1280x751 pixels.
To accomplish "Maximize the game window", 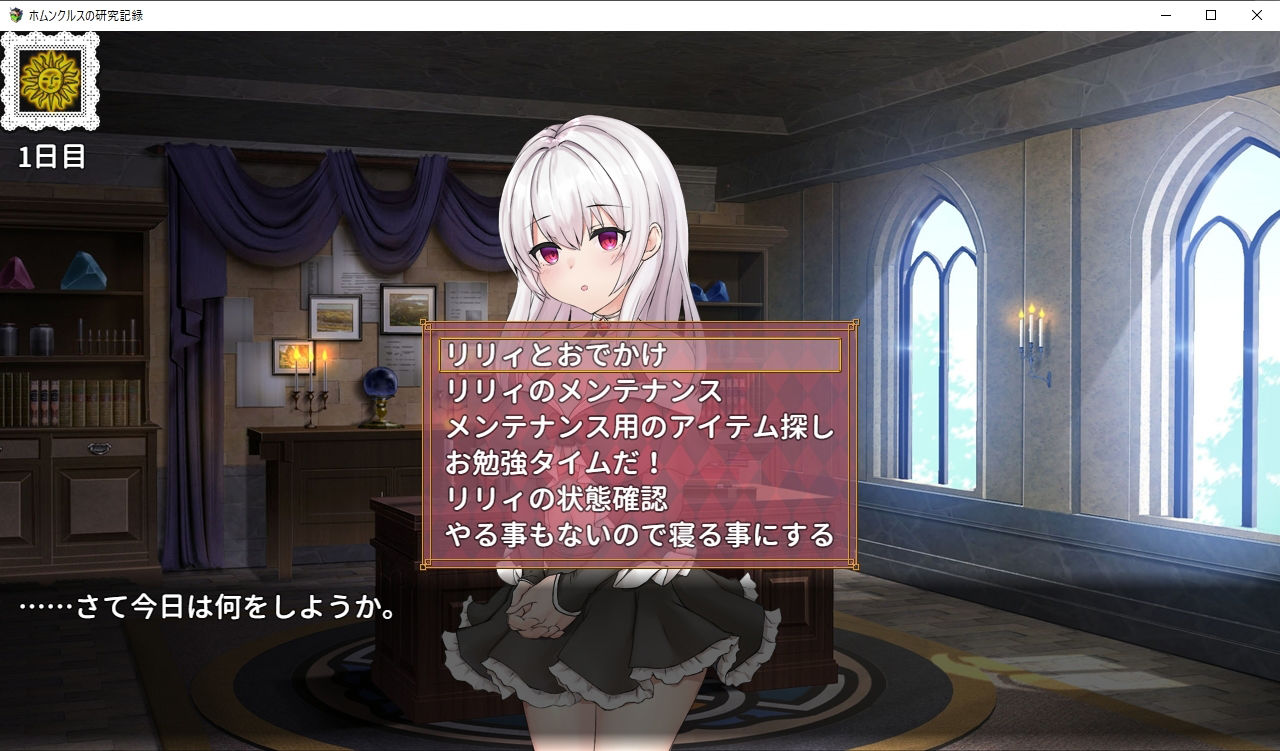I will click(1210, 15).
